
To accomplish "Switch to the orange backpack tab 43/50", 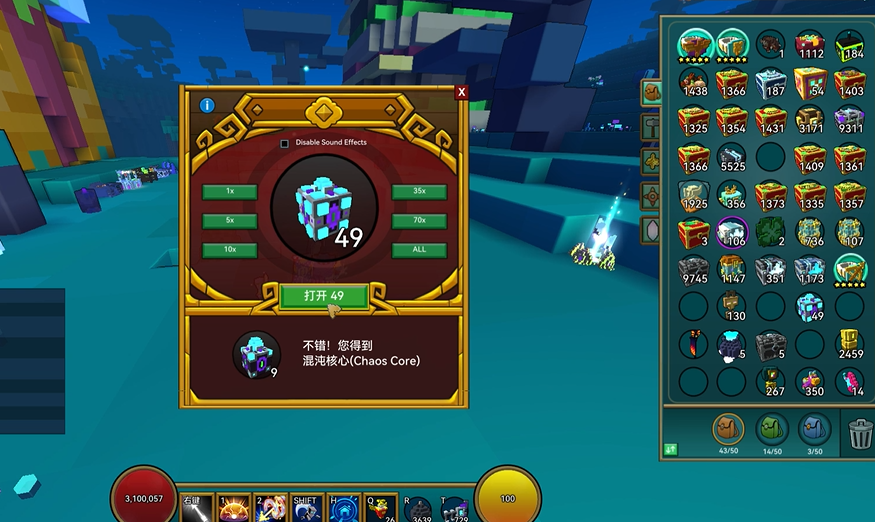I will coord(729,431).
